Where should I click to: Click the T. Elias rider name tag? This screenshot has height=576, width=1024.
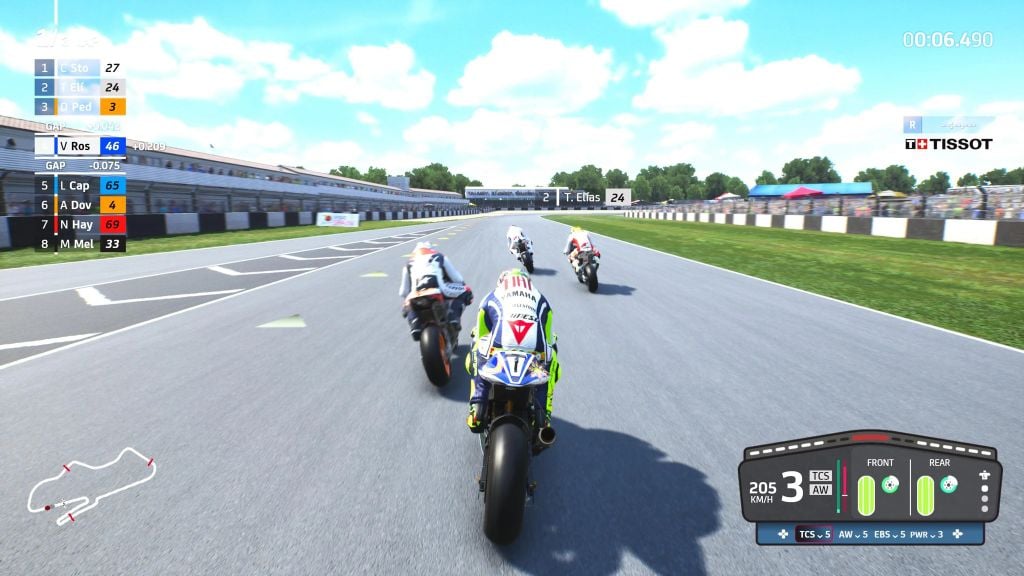pyautogui.click(x=584, y=198)
